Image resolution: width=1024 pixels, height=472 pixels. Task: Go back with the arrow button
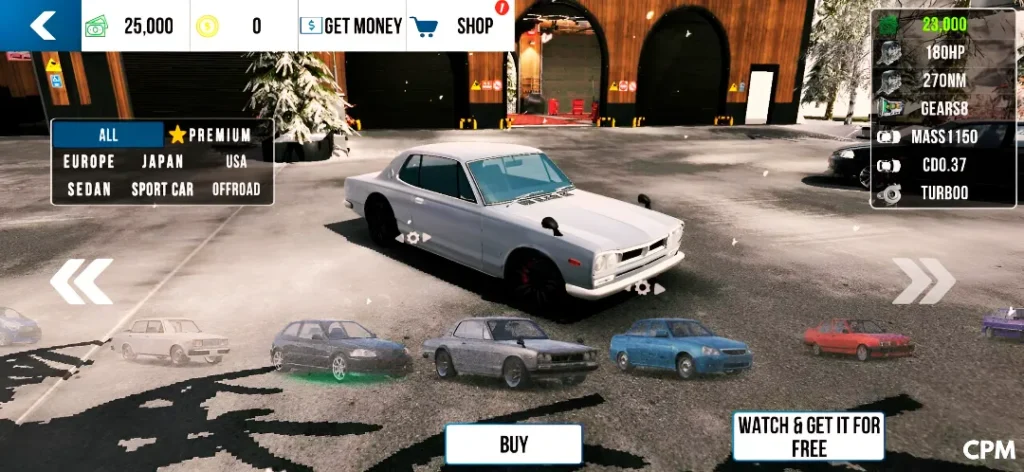pyautogui.click(x=41, y=25)
